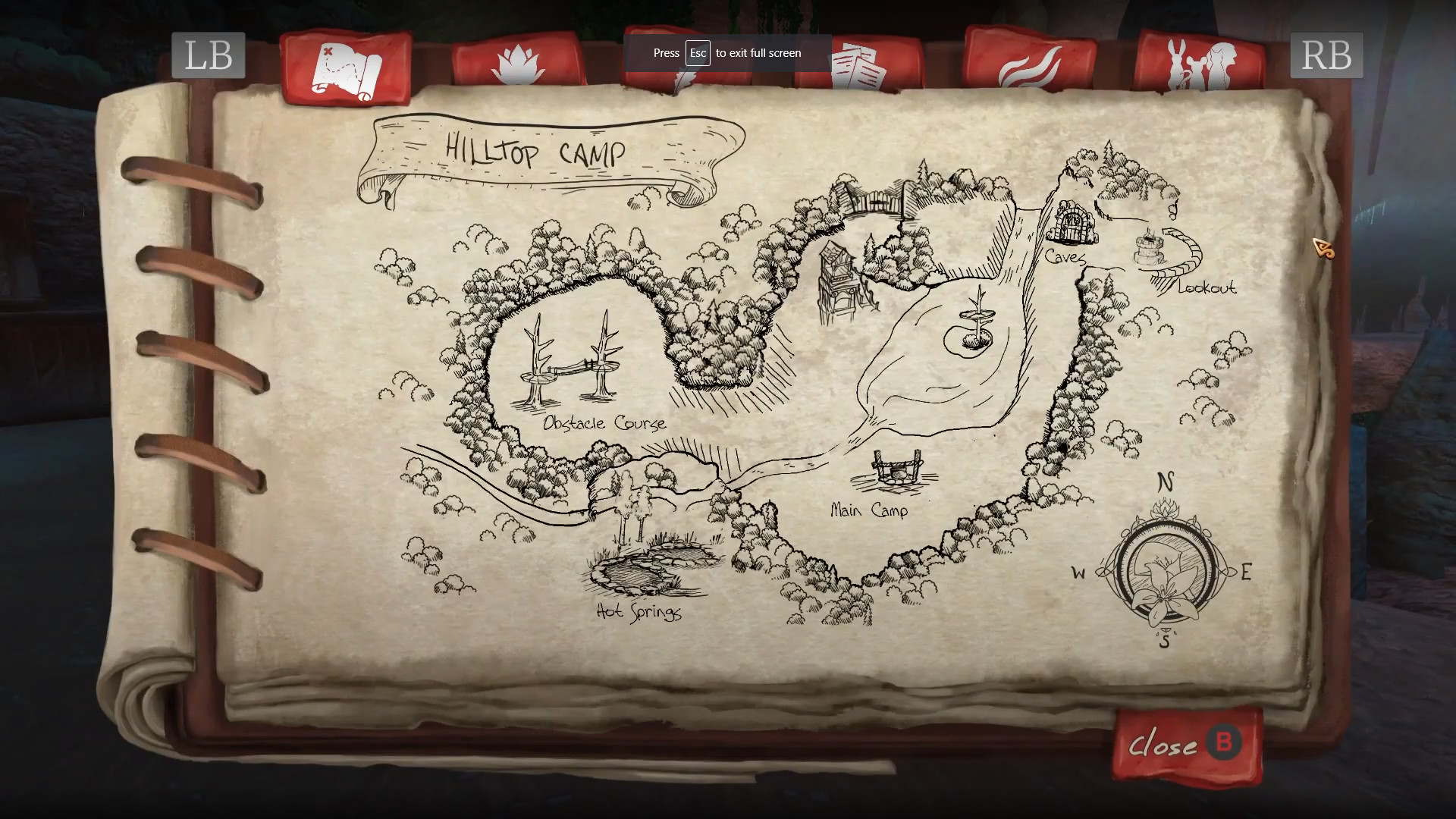Click the LB bumper button
Screen dimensions: 1456x819
coord(208,55)
